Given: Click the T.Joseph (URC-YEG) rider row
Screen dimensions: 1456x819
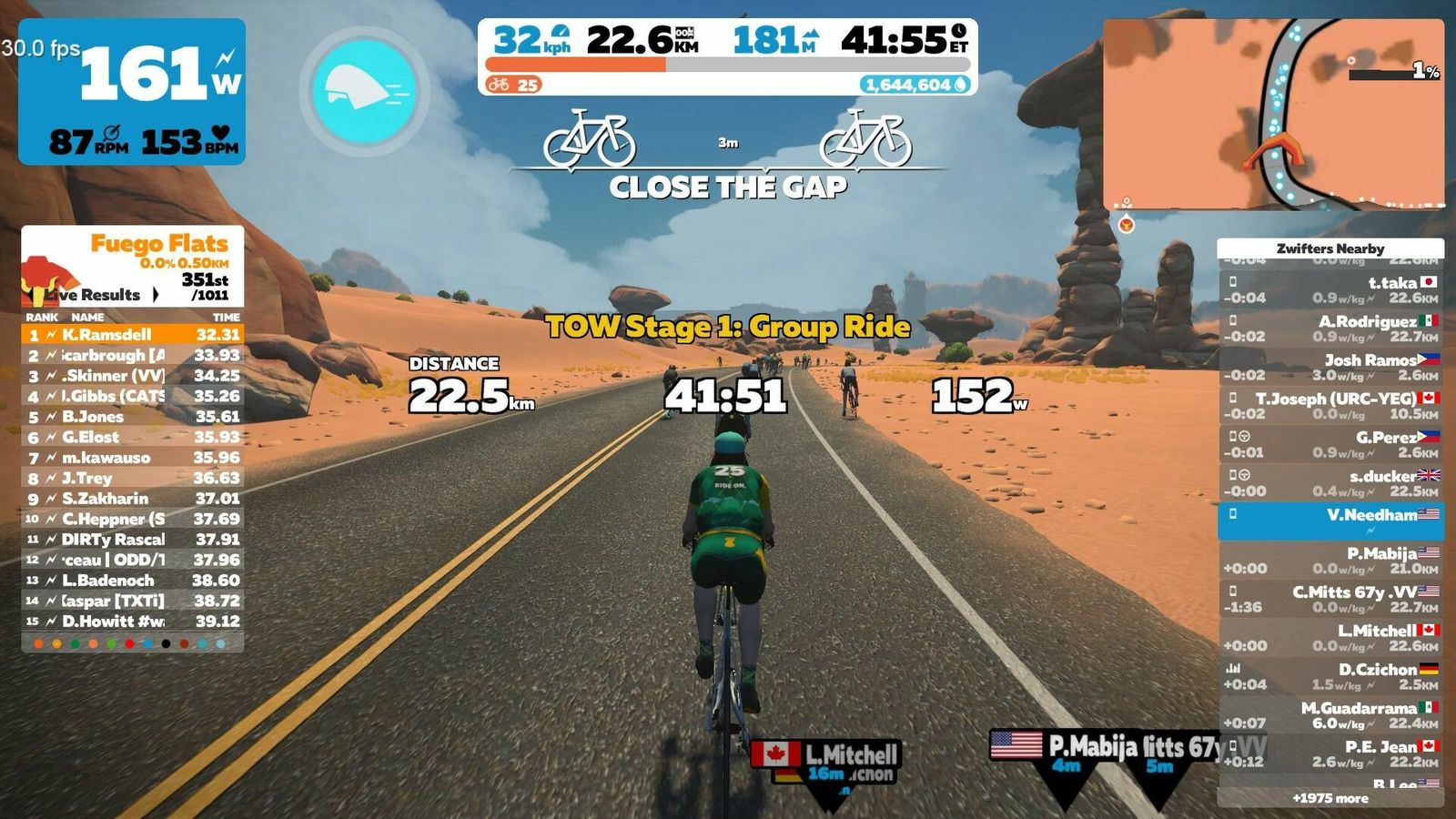Looking at the screenshot, I should [x=1330, y=406].
